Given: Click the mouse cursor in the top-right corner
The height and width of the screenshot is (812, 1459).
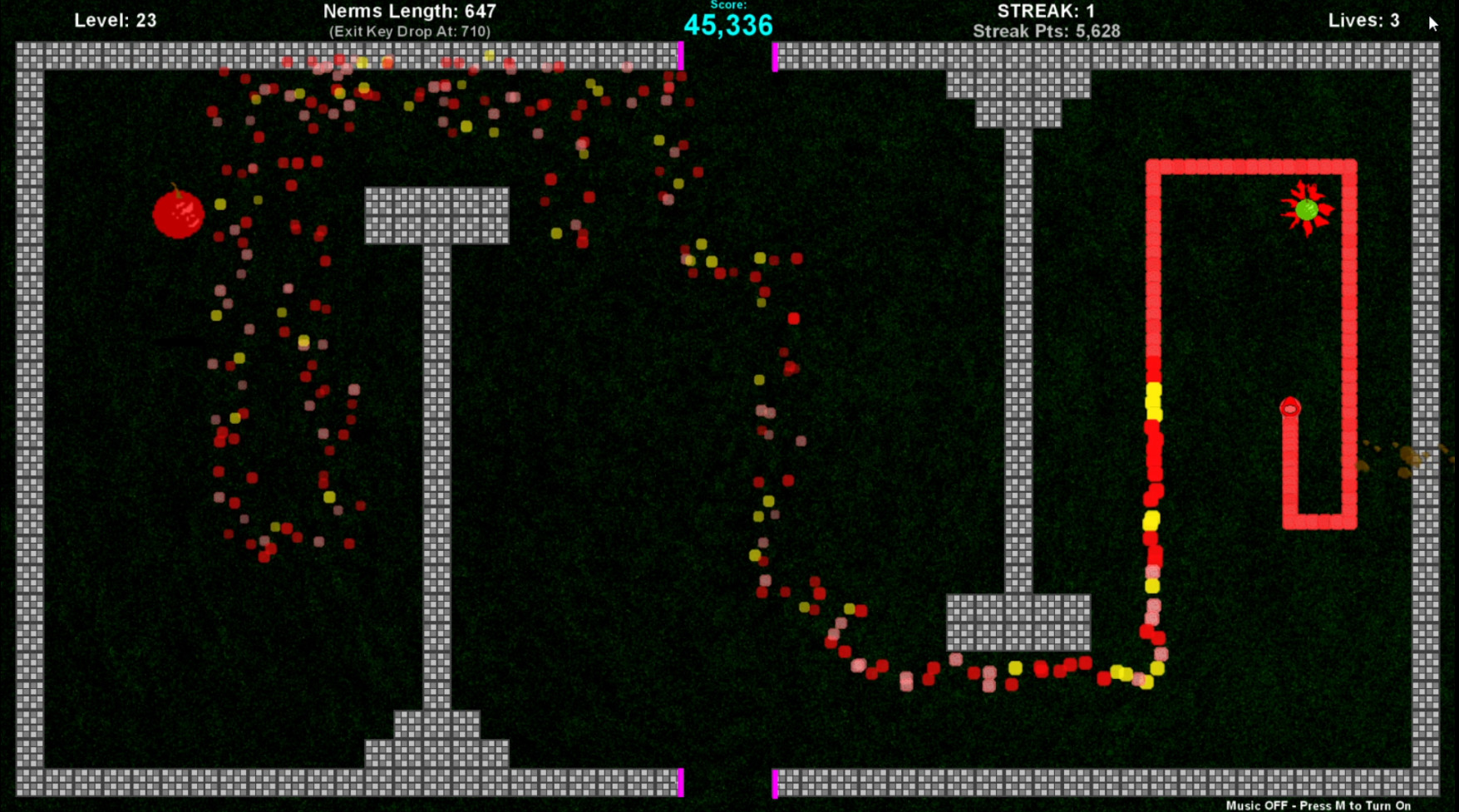Looking at the screenshot, I should click(x=1434, y=25).
